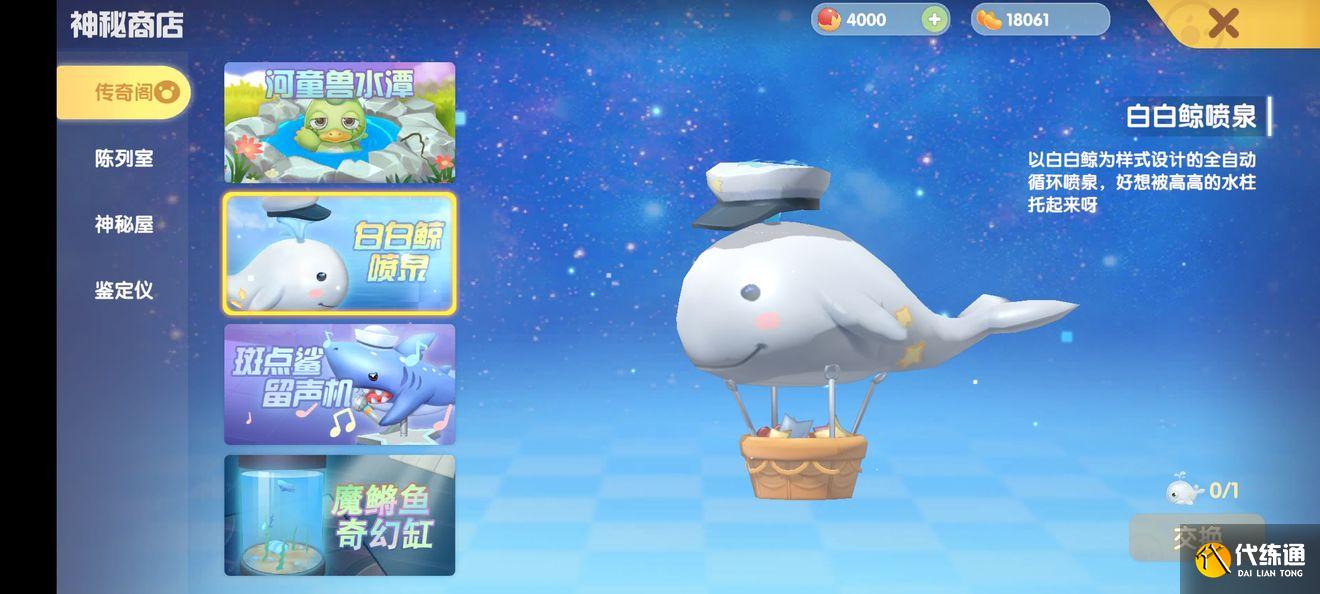Select the 白白鲸喷泉 item card
The image size is (1320, 594).
pyautogui.click(x=339, y=253)
